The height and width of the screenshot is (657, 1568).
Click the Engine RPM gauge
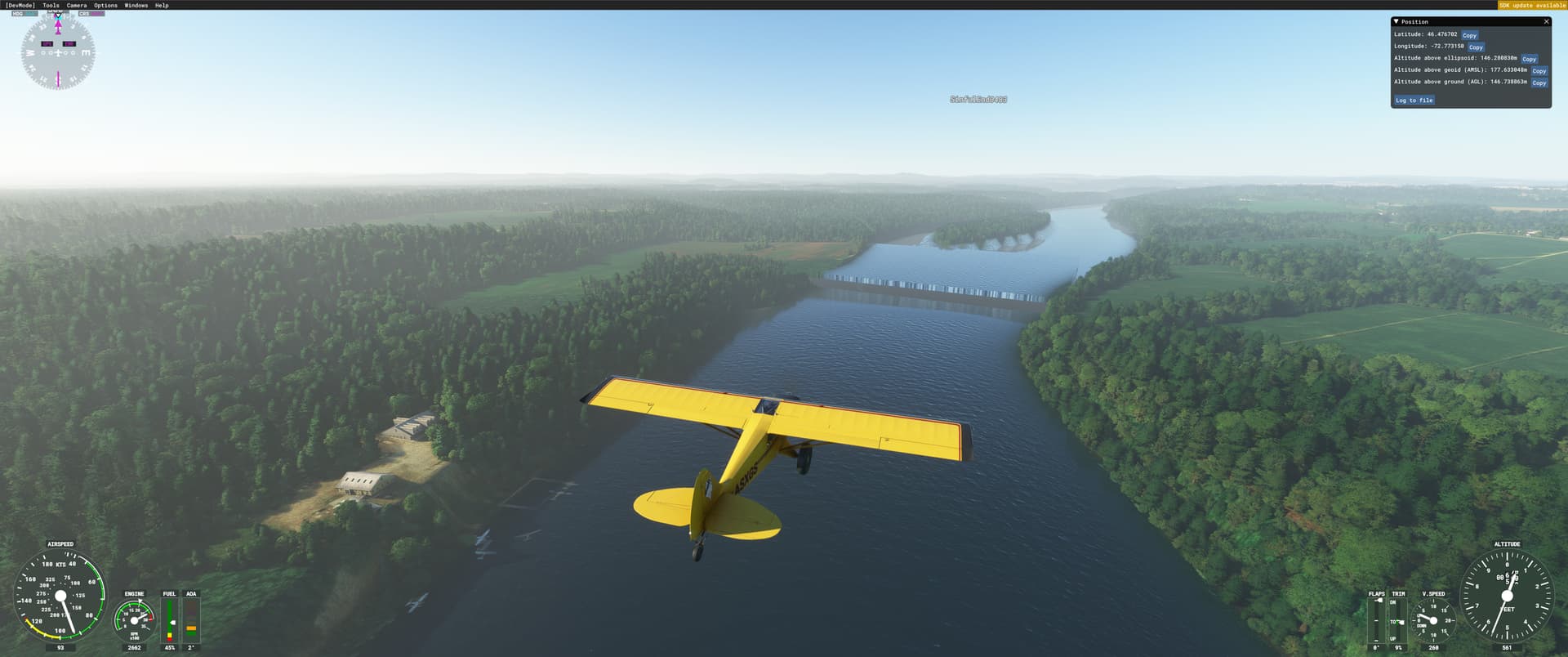133,621
